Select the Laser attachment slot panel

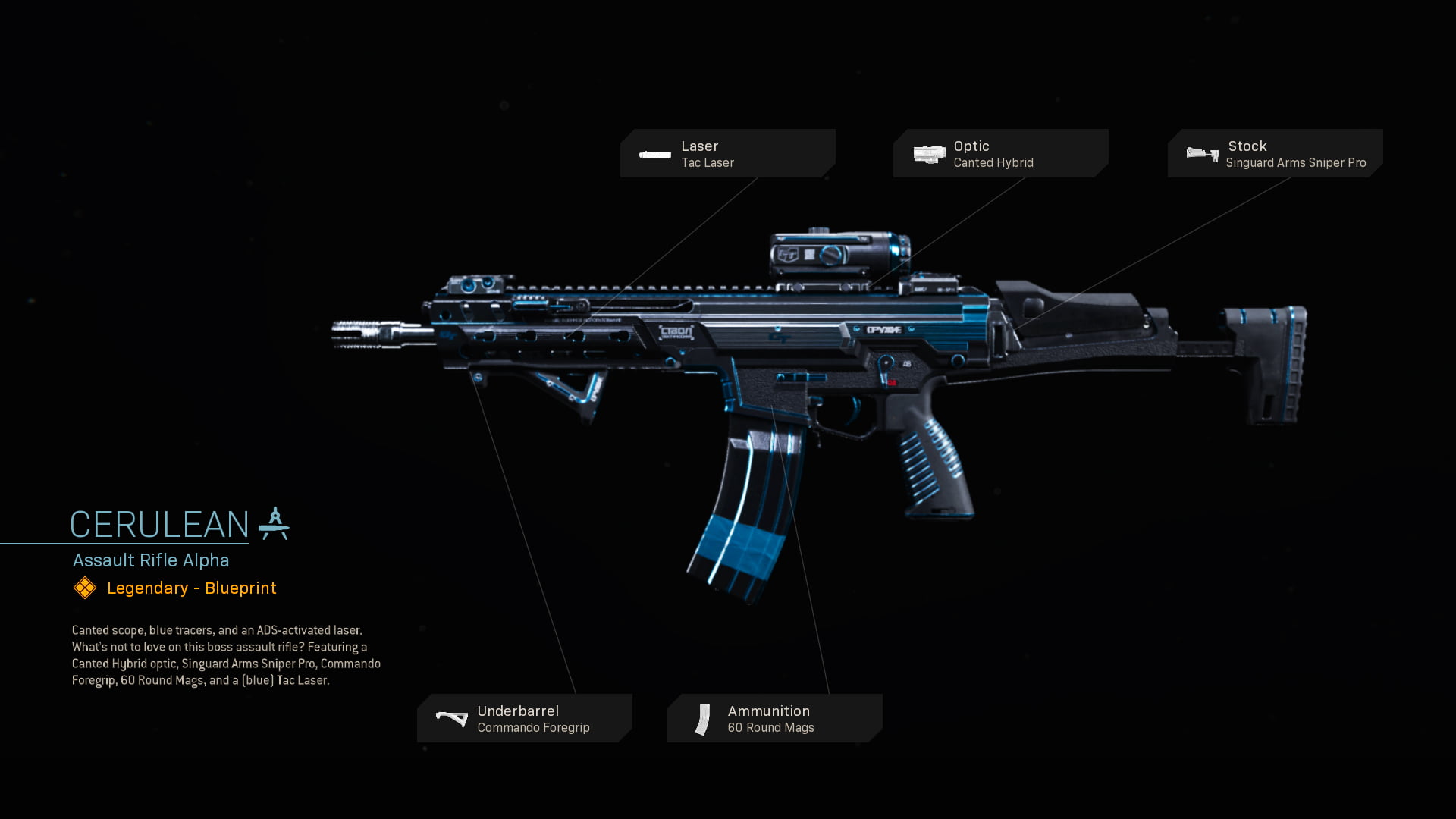728,153
